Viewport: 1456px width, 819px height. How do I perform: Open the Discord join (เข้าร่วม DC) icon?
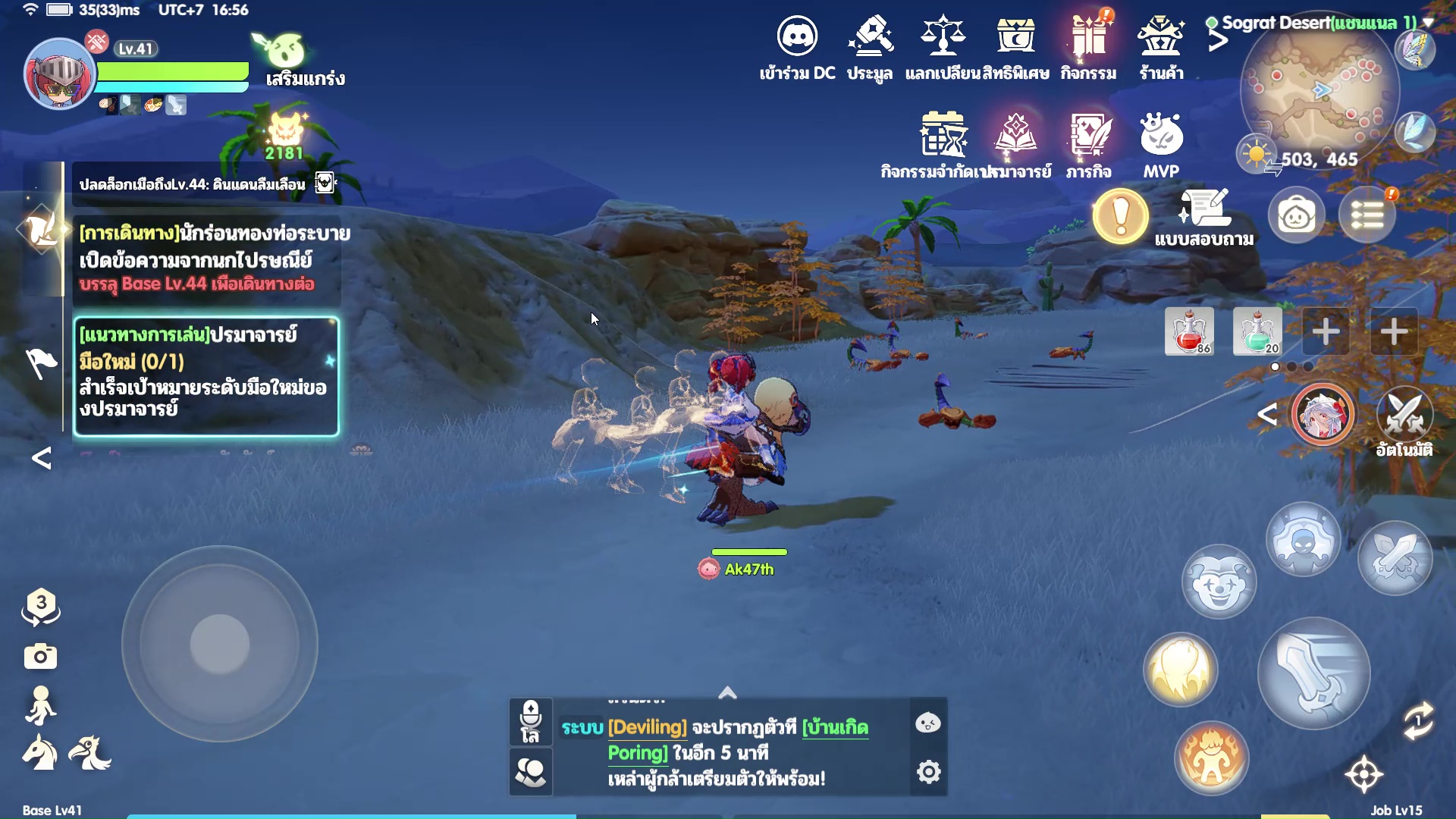pyautogui.click(x=797, y=36)
